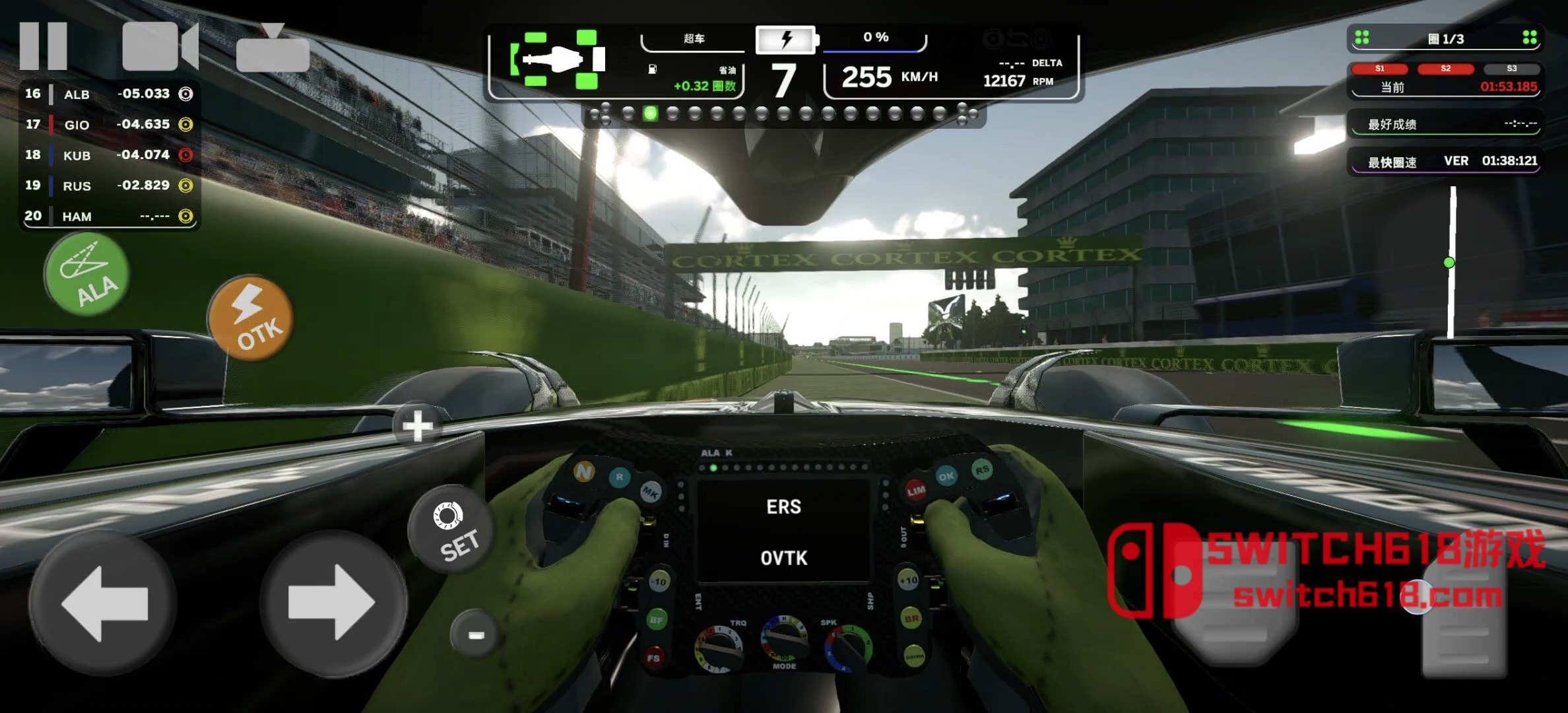
Task: Tap the plus button above SET
Action: tap(418, 426)
